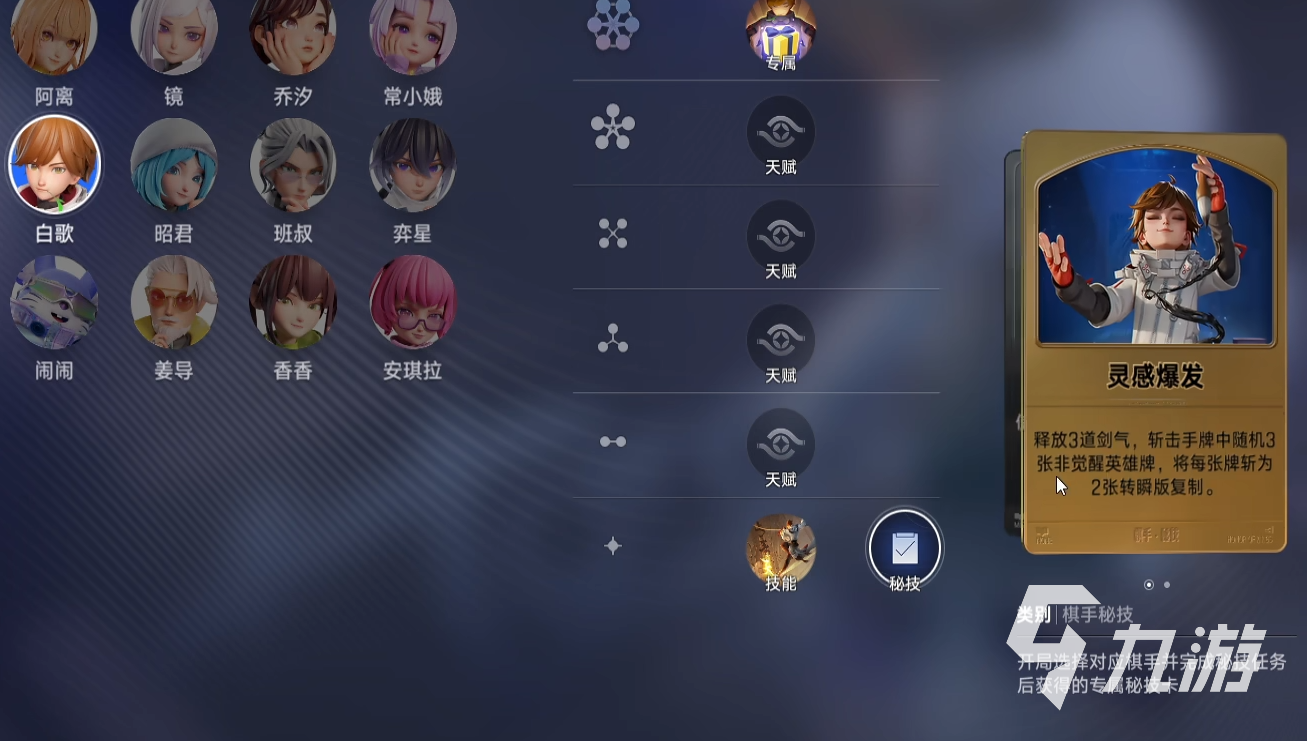
Task: View the 技能 skill icon
Action: 780,549
